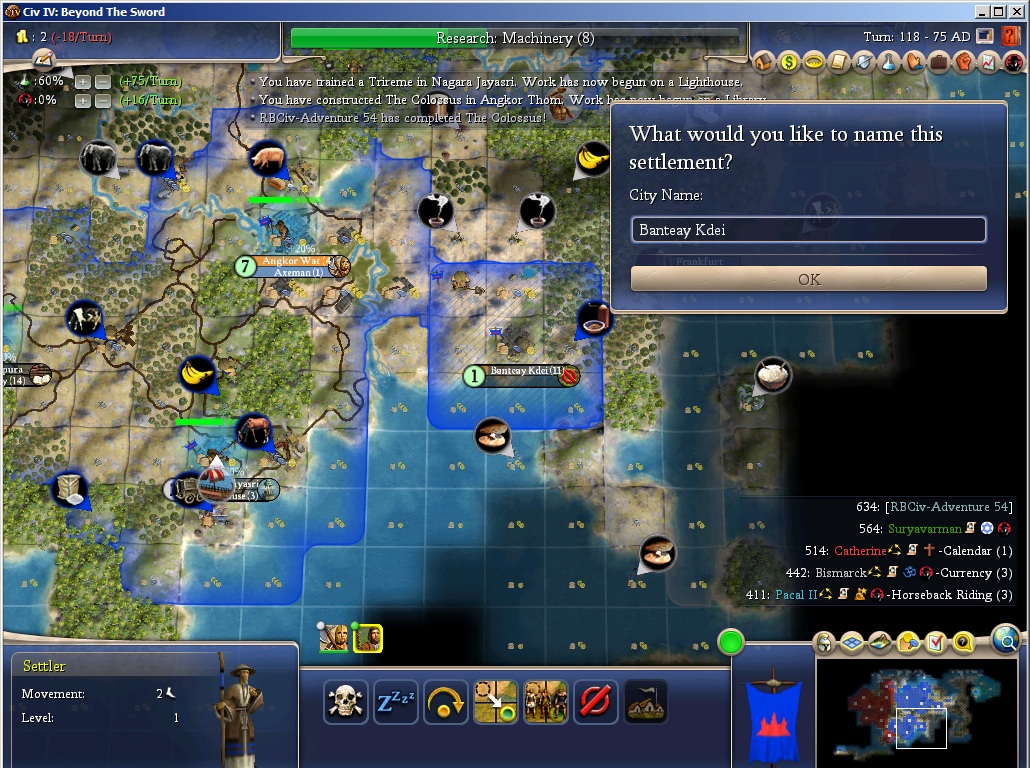Viewport: 1030px width, 768px height.
Task: Activate the go-to move action
Action: (x=495, y=702)
